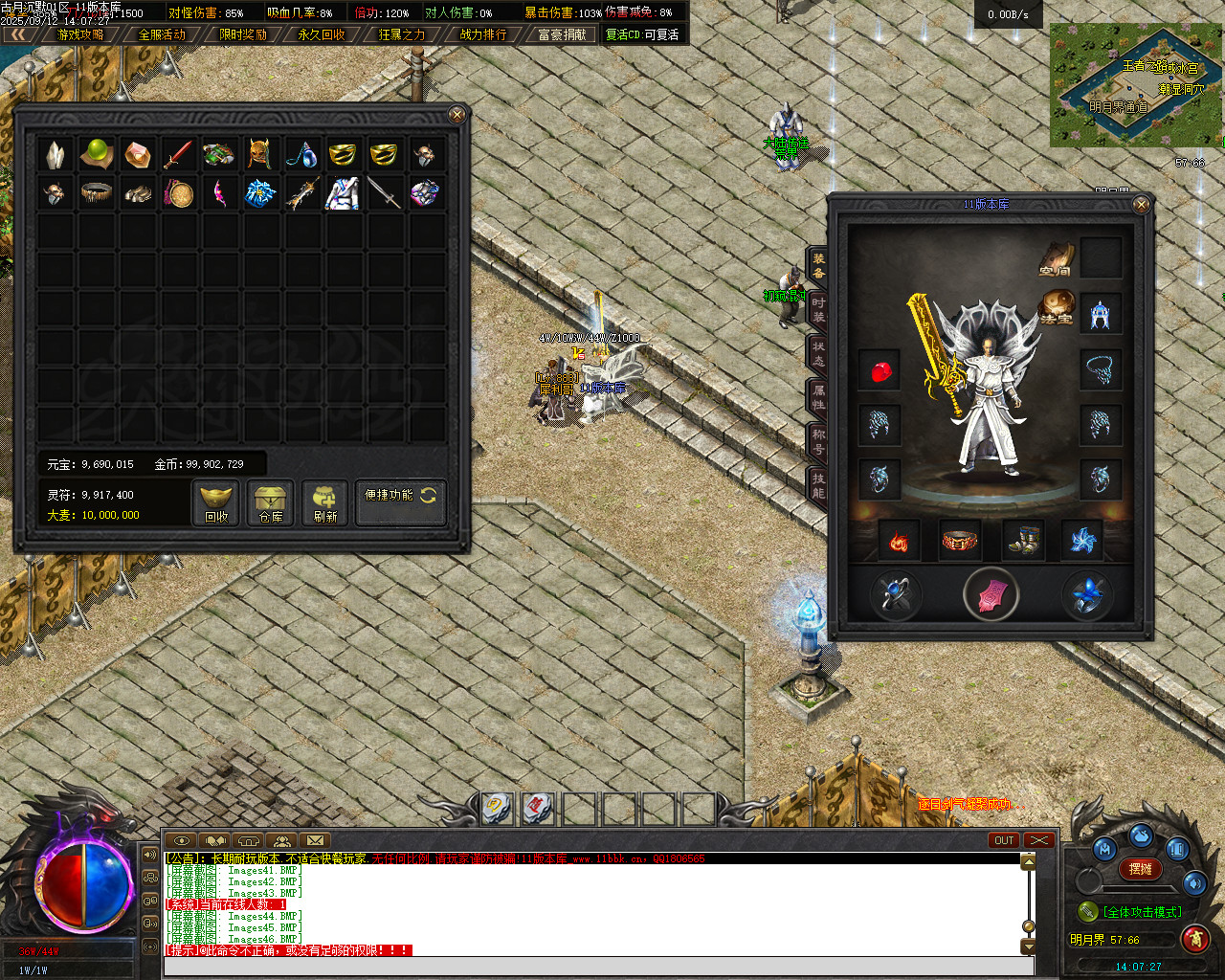Select the green orb item in bag
Image resolution: width=1225 pixels, height=980 pixels.
[x=97, y=153]
